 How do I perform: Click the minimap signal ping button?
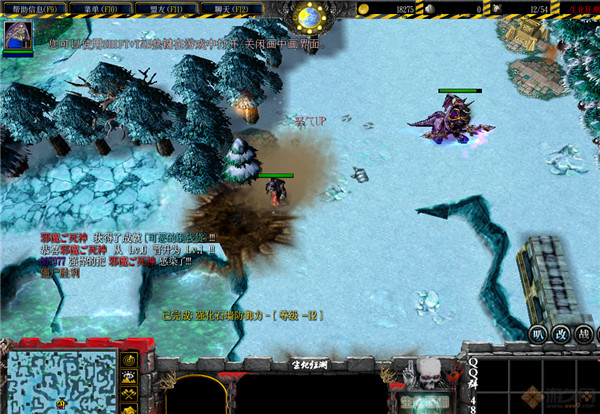click(130, 358)
